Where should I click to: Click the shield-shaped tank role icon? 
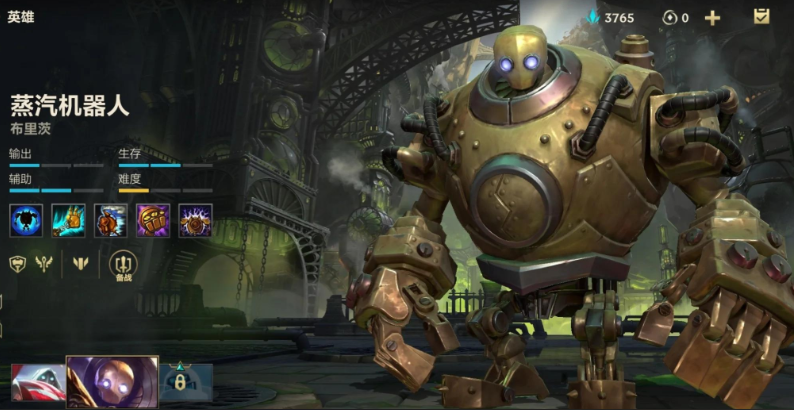click(x=17, y=265)
